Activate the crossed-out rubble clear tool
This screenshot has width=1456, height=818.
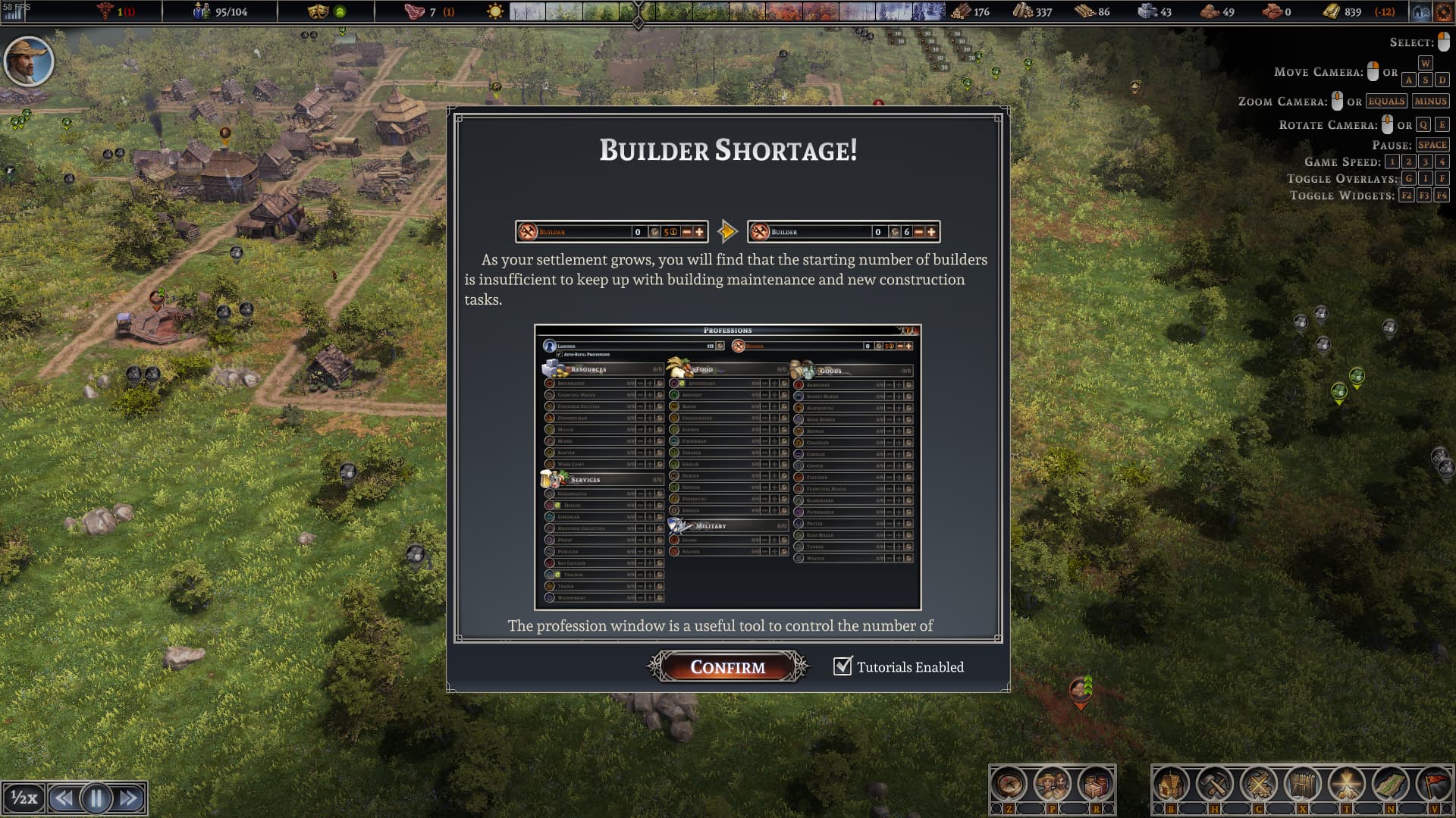click(x=1259, y=785)
